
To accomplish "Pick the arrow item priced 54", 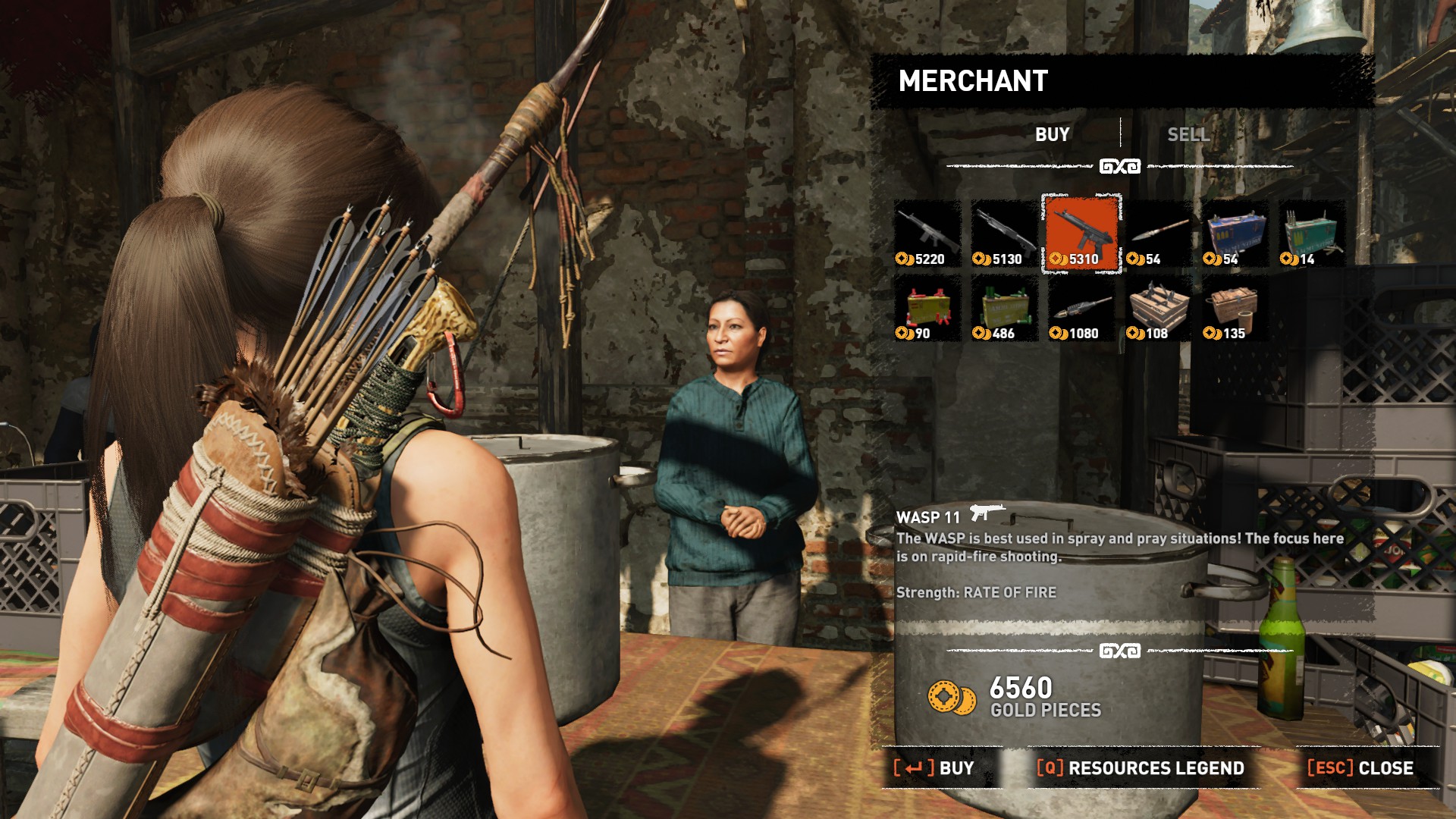I will coord(1158,234).
